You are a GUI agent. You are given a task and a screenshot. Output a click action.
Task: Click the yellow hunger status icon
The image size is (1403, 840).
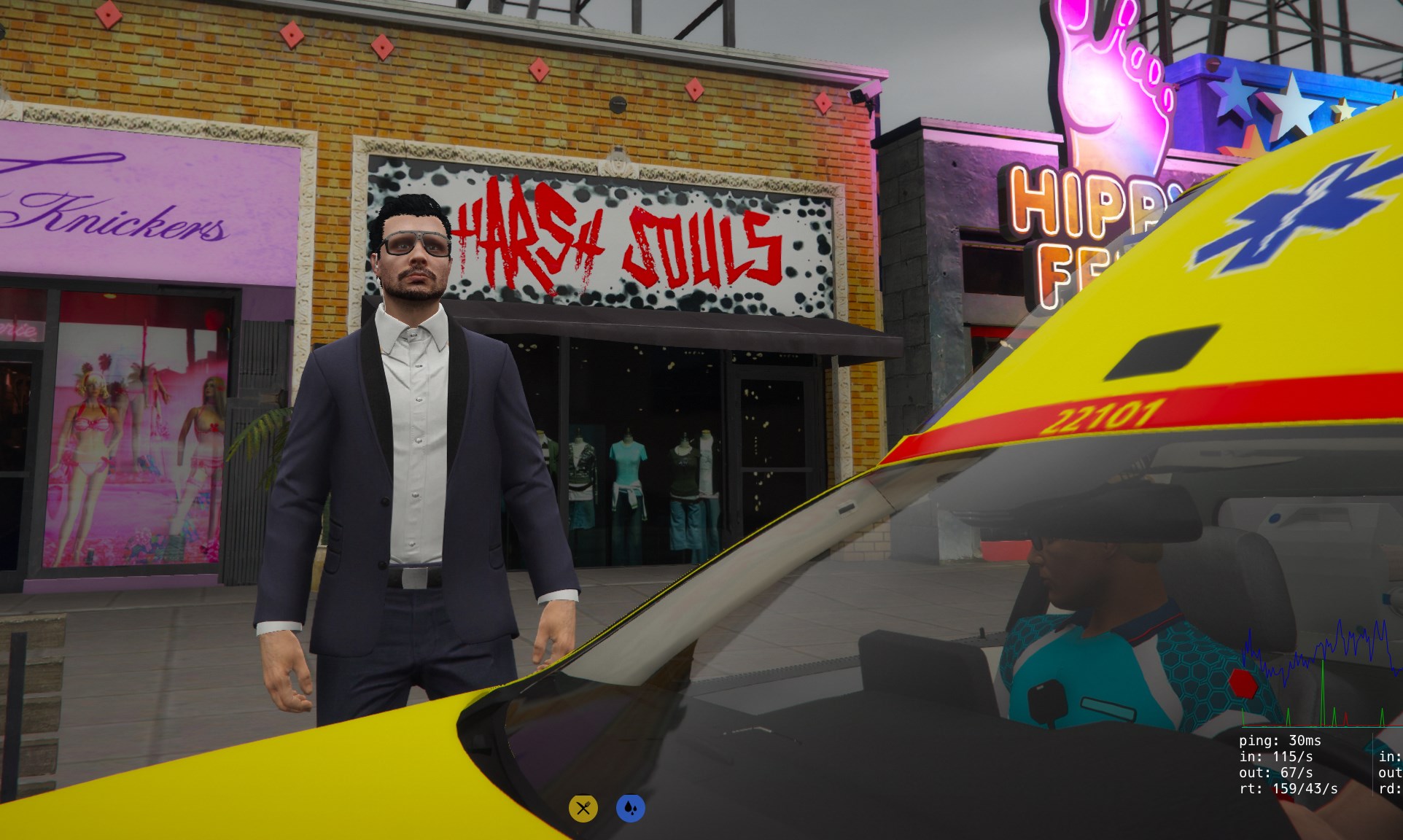pyautogui.click(x=583, y=808)
